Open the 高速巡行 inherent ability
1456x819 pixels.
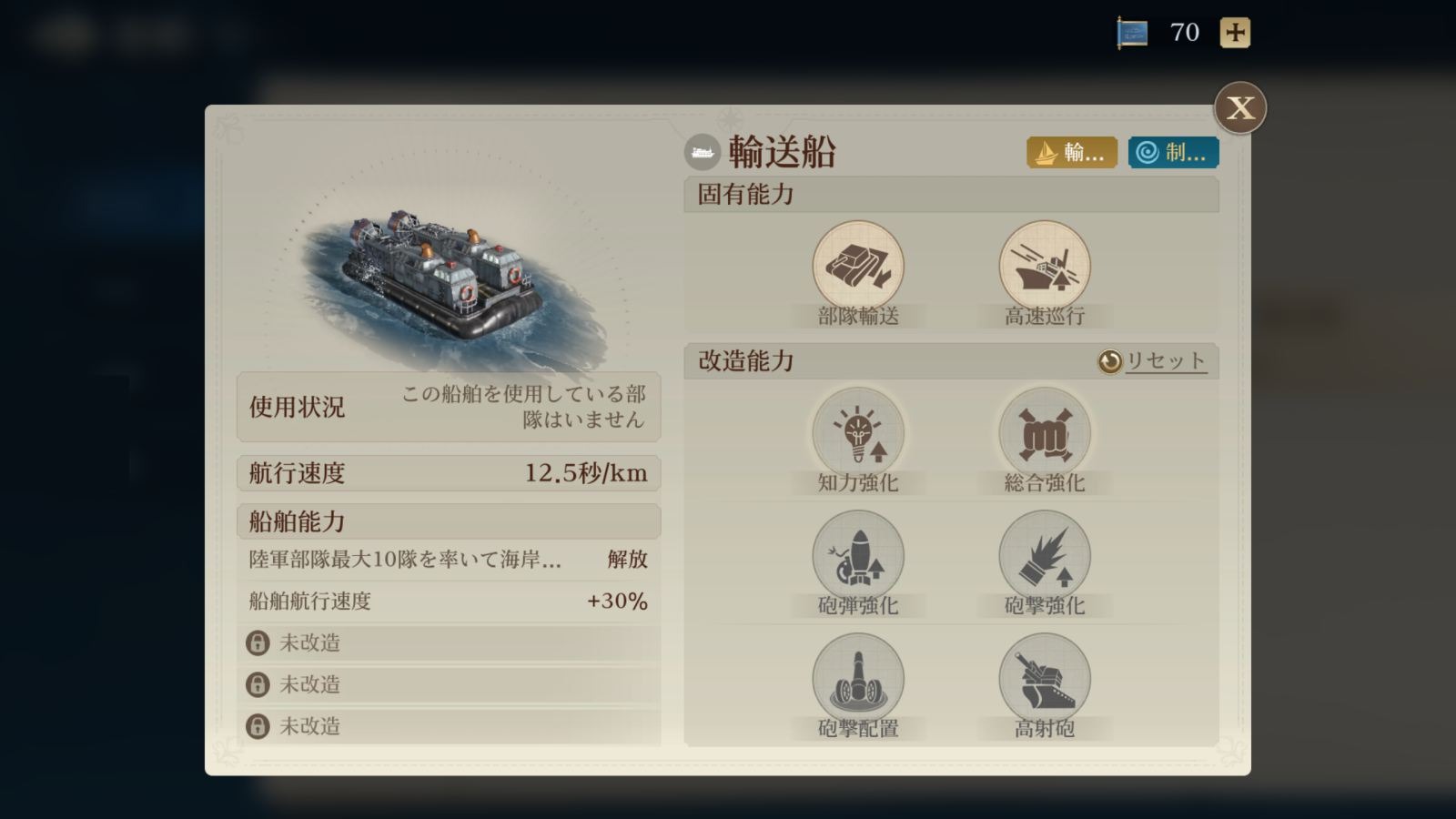(x=1044, y=268)
